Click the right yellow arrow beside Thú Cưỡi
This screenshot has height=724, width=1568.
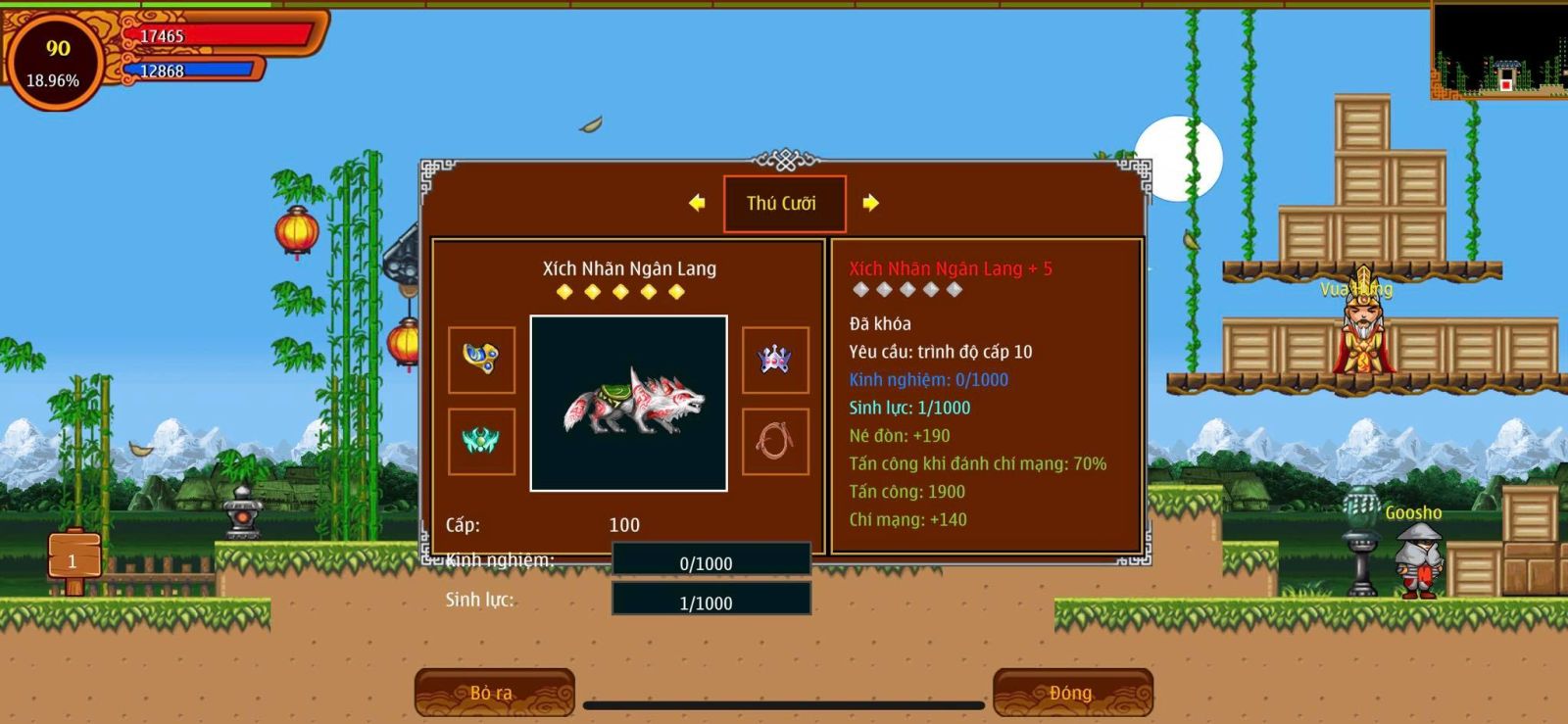pyautogui.click(x=870, y=203)
